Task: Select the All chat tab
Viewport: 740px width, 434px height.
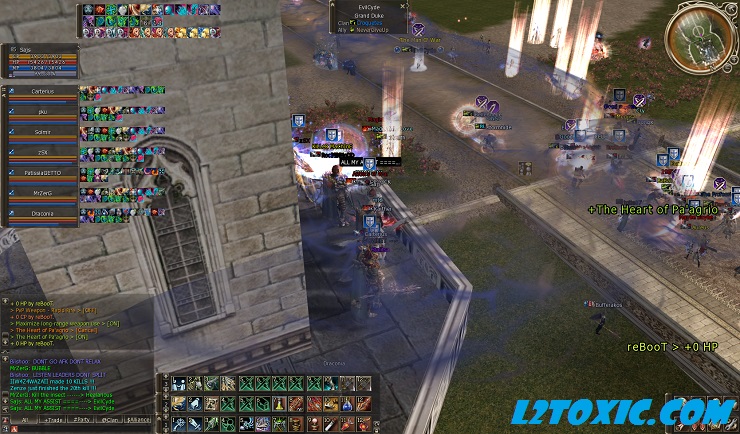Action: [x=24, y=422]
